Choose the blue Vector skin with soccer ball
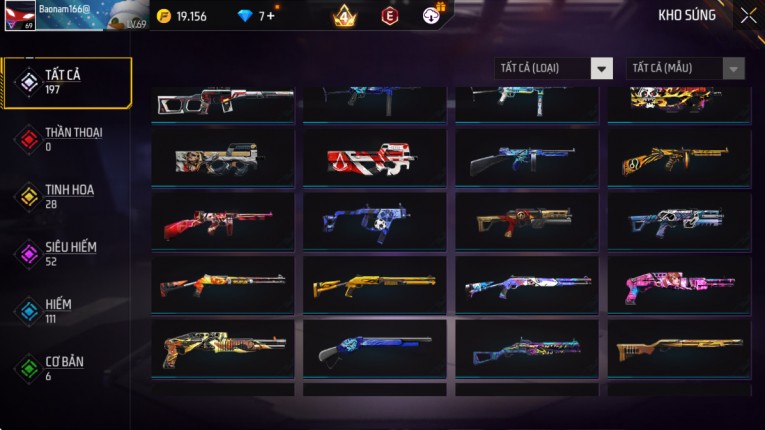 pos(374,221)
